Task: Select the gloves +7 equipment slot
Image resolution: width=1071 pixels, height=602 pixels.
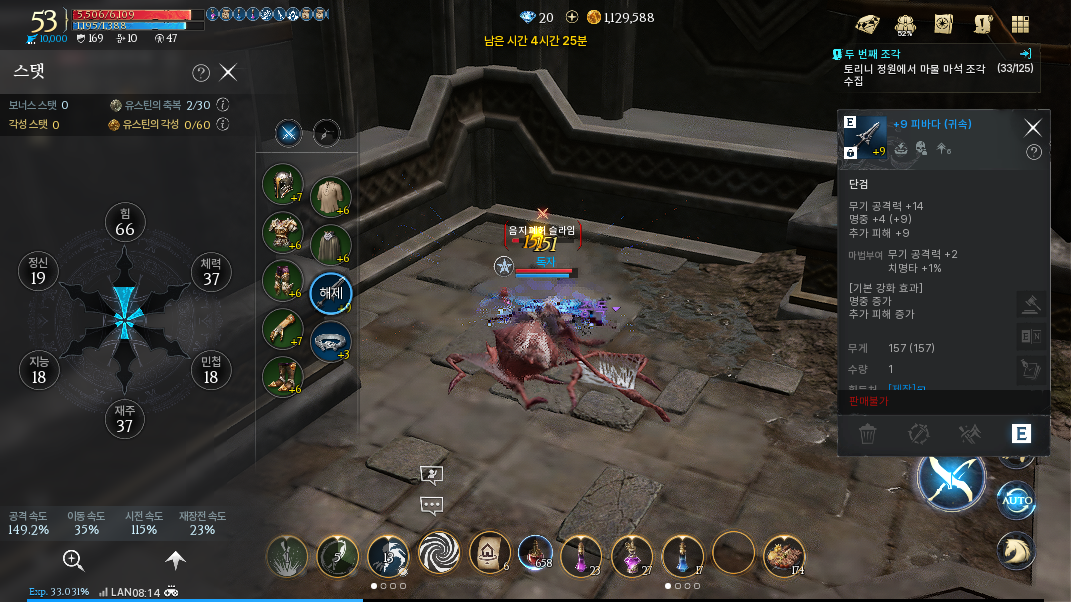Action: pos(282,329)
